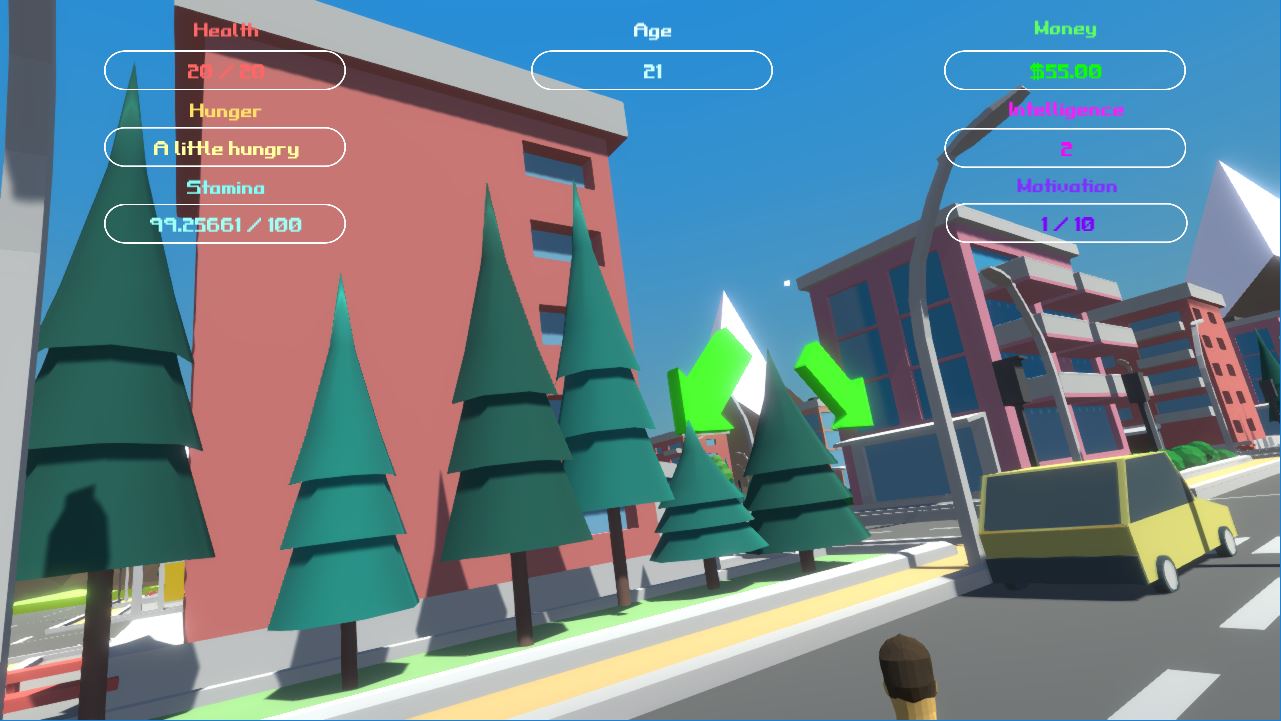Click the Health 20/20 value field
This screenshot has width=1281, height=721.
[x=224, y=70]
